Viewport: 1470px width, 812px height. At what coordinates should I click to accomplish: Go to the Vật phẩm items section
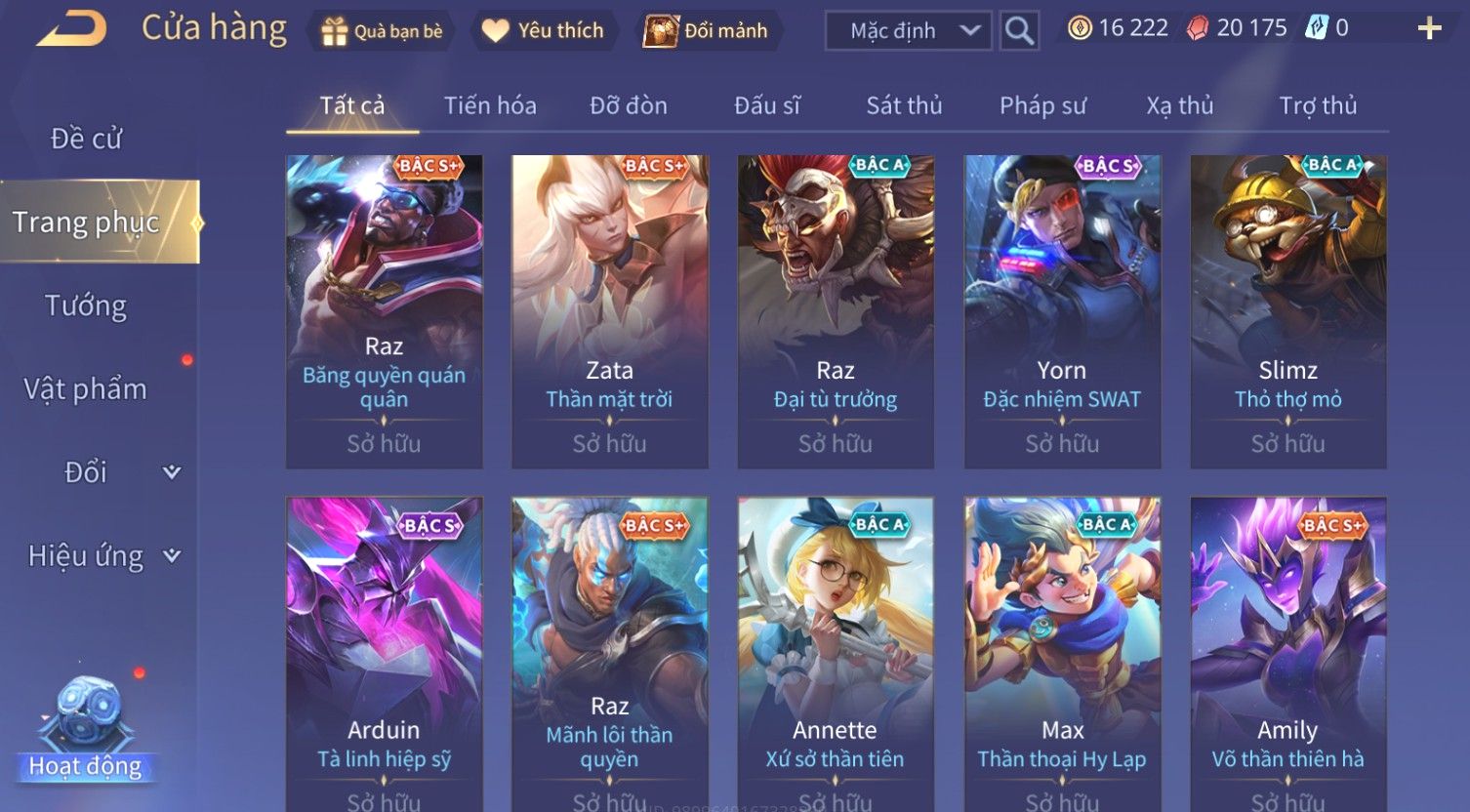[86, 389]
